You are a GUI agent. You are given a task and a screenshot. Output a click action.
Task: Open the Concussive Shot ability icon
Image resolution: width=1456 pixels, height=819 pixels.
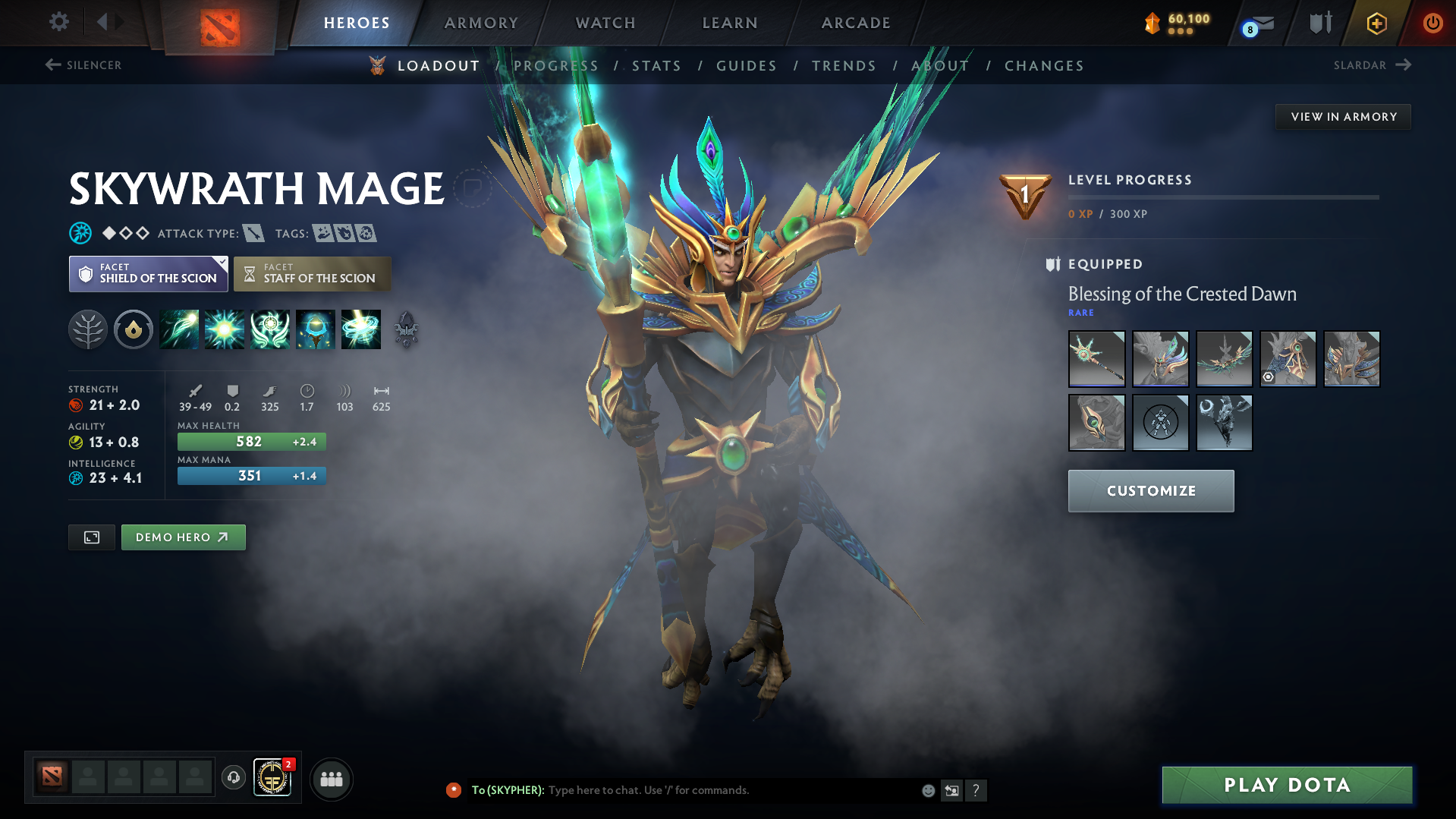225,329
